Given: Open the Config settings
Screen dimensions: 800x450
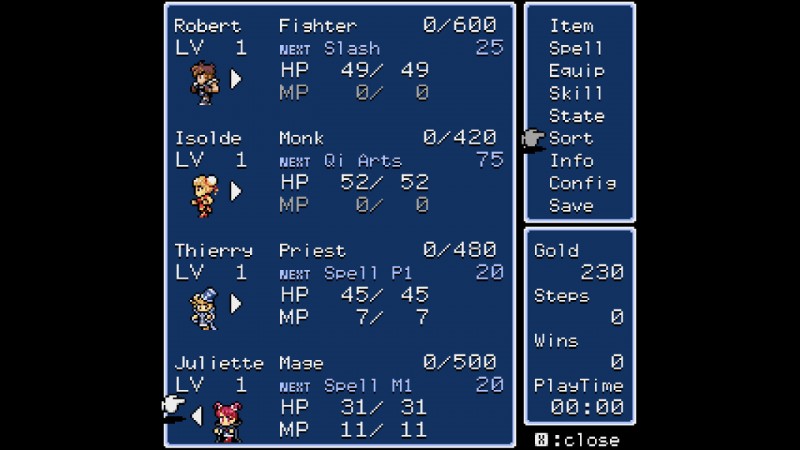Looking at the screenshot, I should (582, 184).
